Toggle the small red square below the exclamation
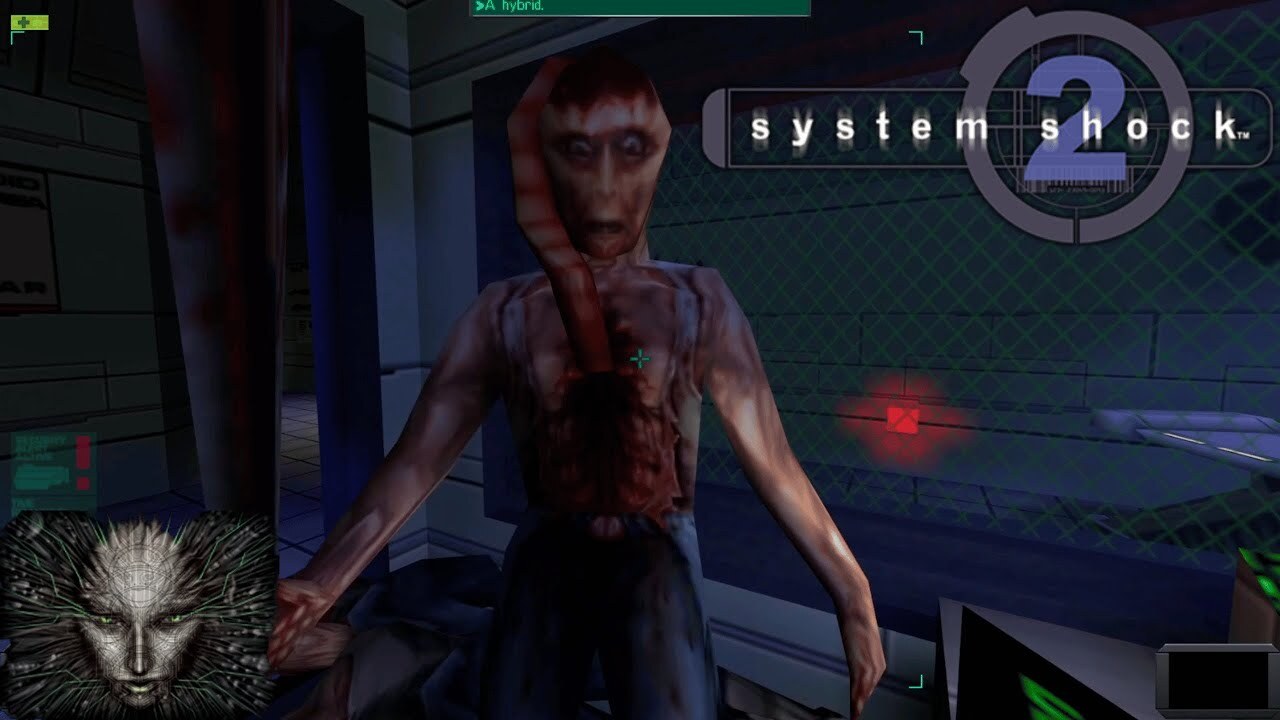Screen dimensions: 1280x720 pyautogui.click(x=84, y=483)
